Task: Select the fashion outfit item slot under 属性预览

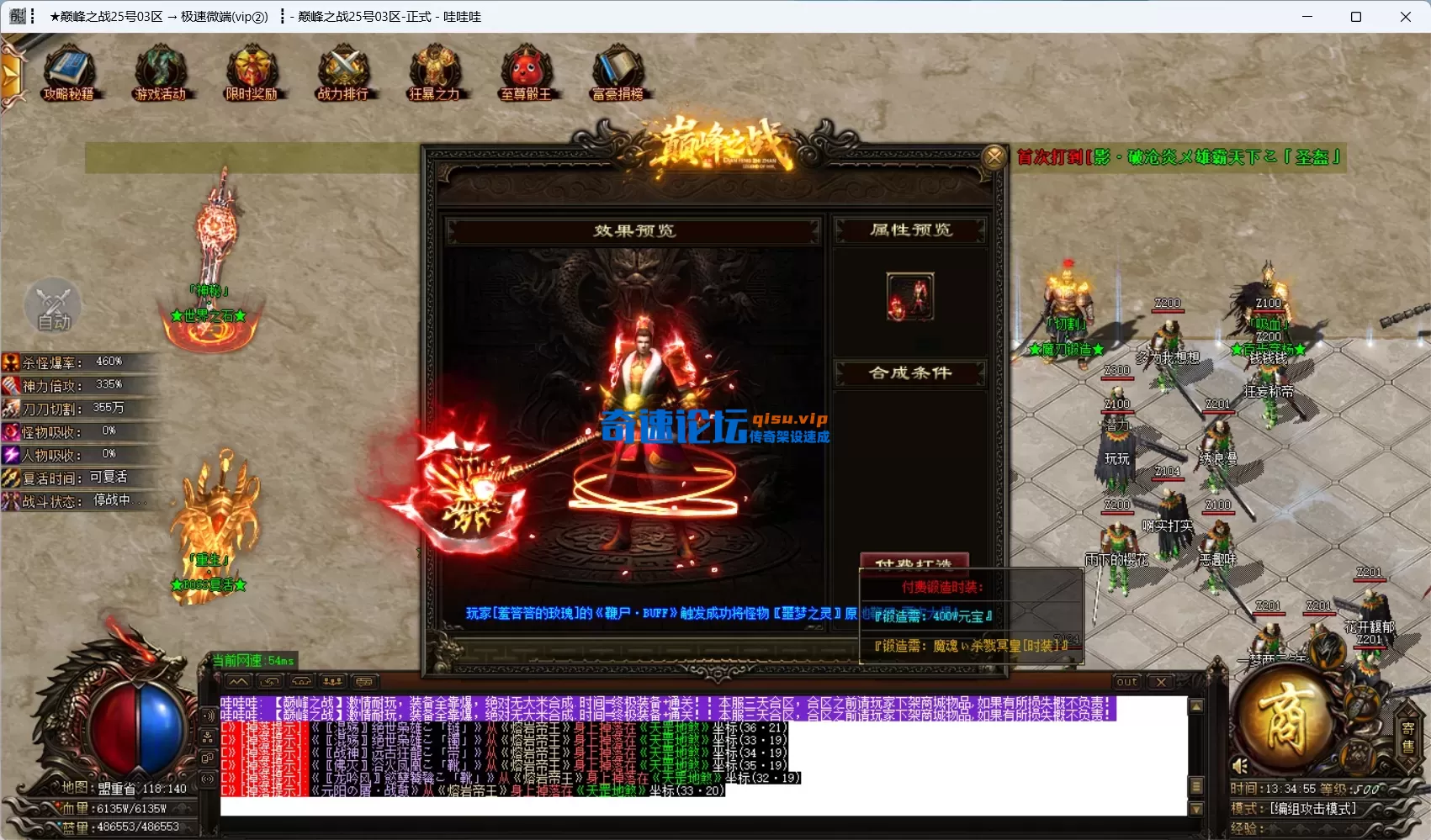Action: click(x=910, y=296)
